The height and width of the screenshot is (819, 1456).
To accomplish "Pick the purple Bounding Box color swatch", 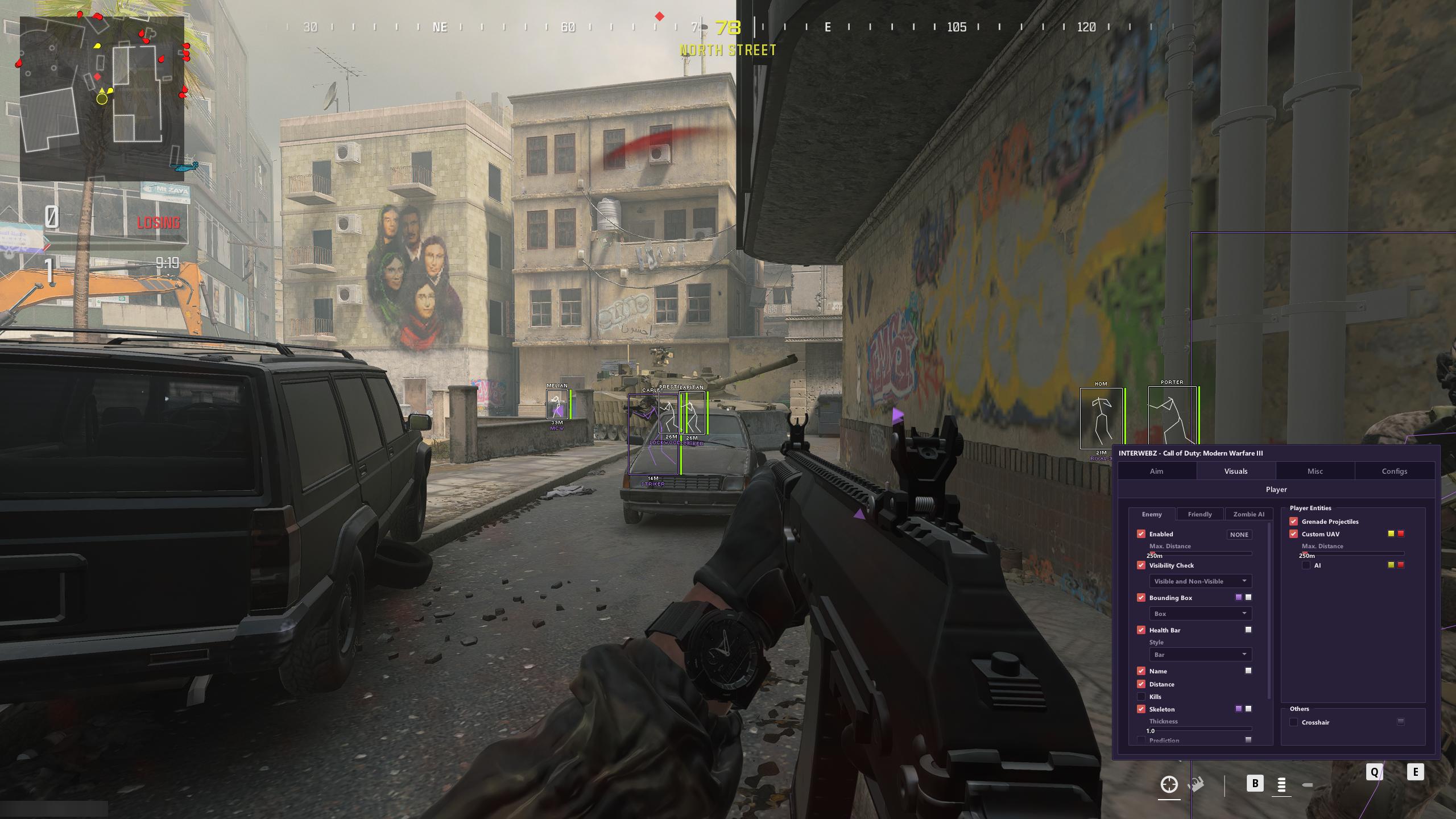I will 1239,597.
